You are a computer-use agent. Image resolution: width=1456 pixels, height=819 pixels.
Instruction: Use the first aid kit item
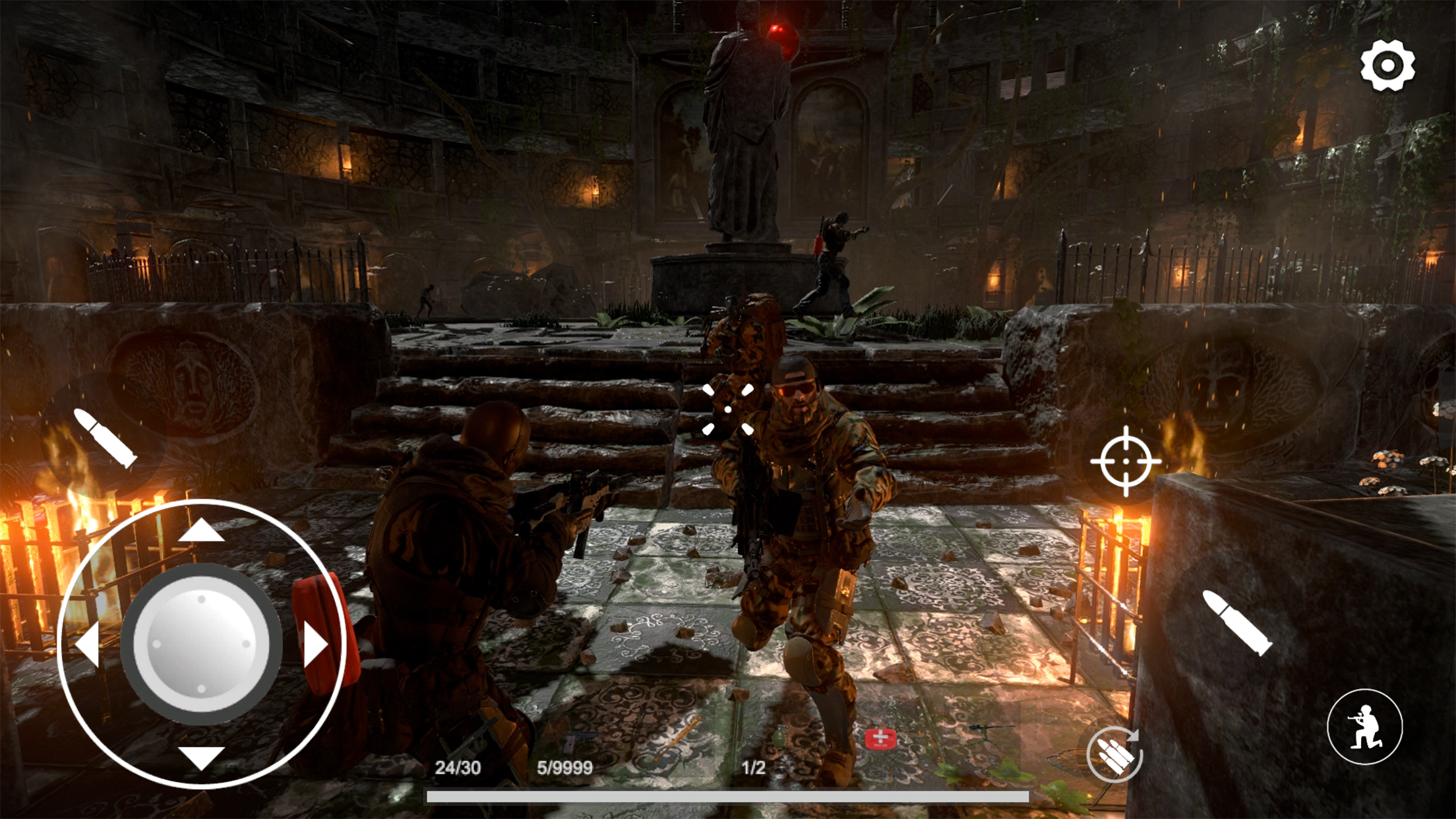(x=880, y=739)
